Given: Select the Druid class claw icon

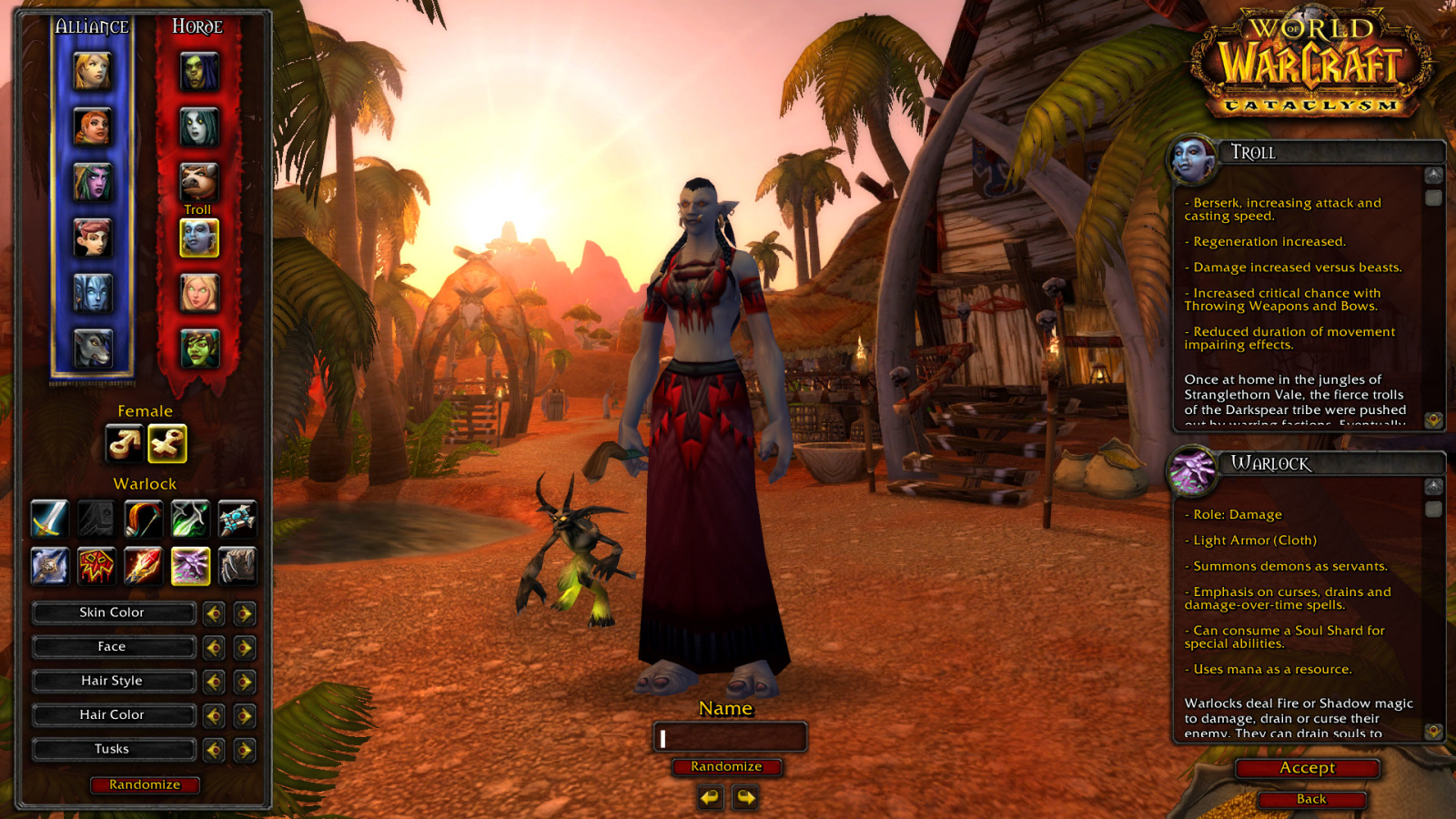Looking at the screenshot, I should coord(237,566).
